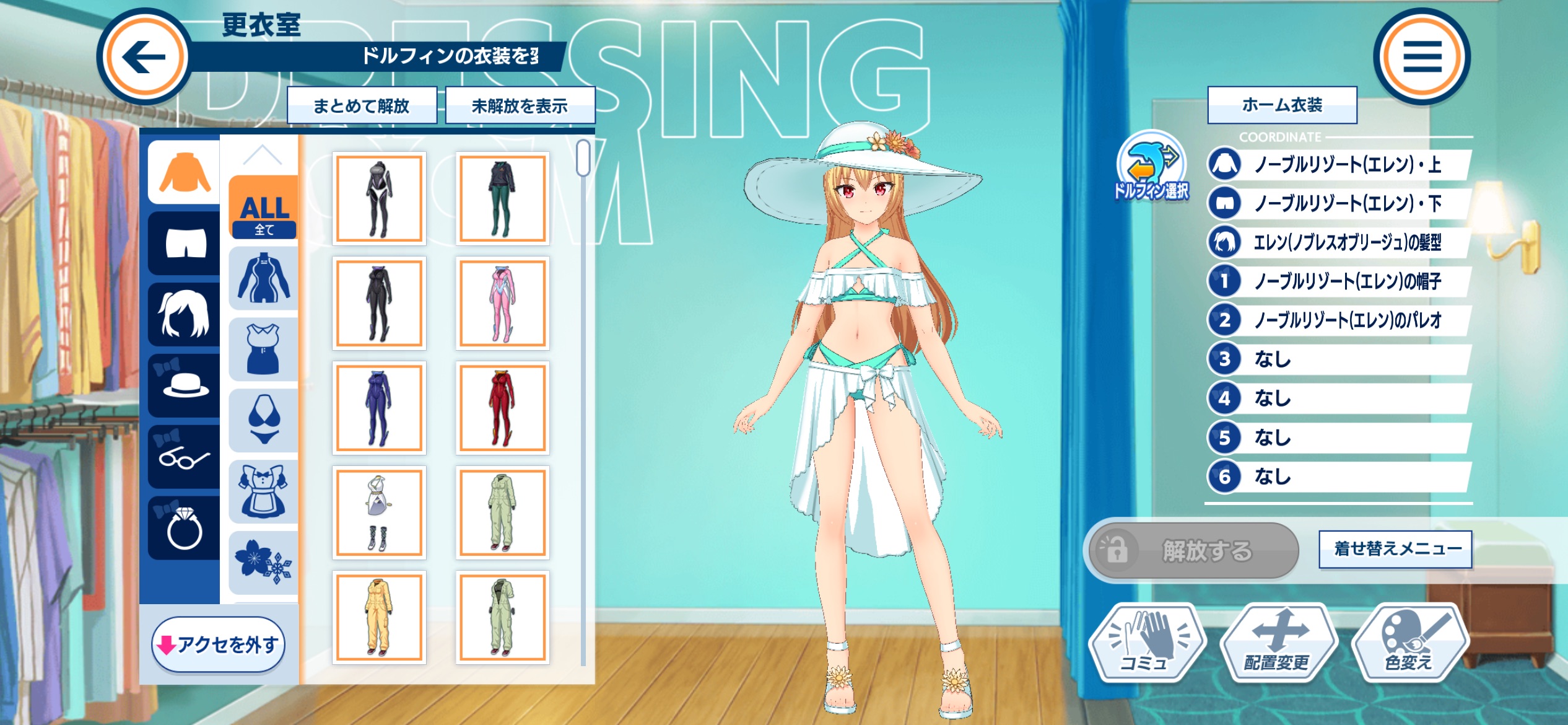Viewport: 1568px width, 725px height.
Task: Open the glasses accessory tab
Action: click(x=185, y=456)
